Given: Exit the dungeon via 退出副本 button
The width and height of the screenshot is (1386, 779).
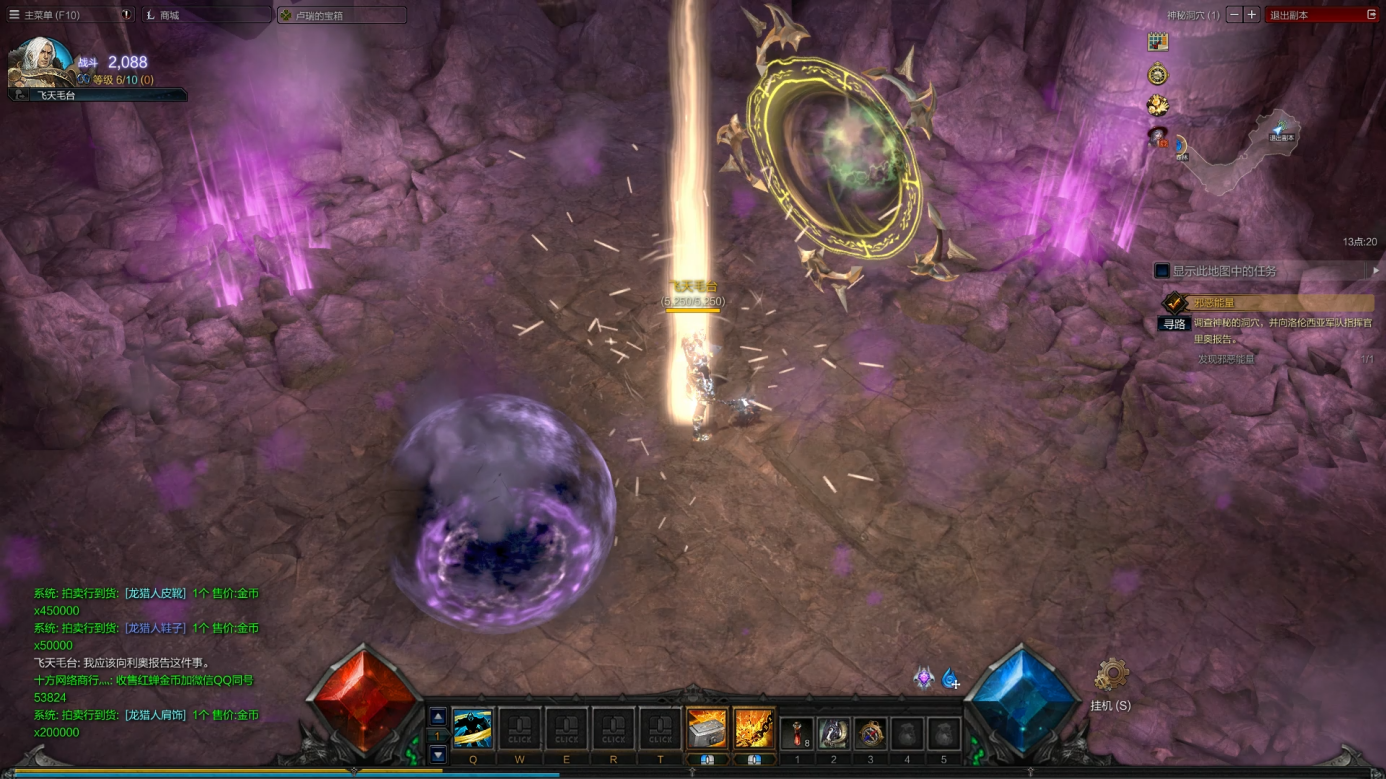Looking at the screenshot, I should (1322, 15).
